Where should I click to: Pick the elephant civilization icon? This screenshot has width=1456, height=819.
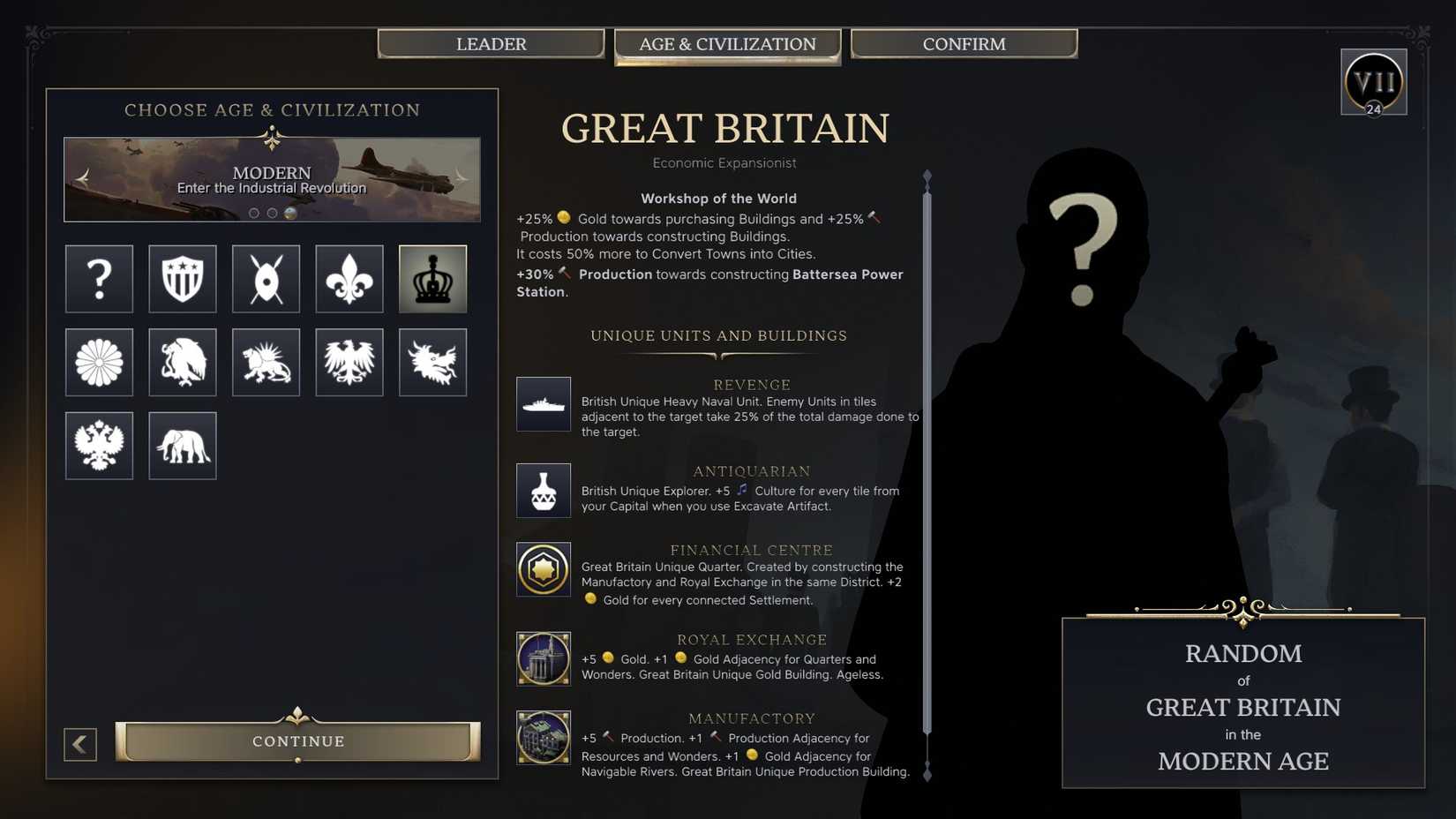(x=182, y=446)
